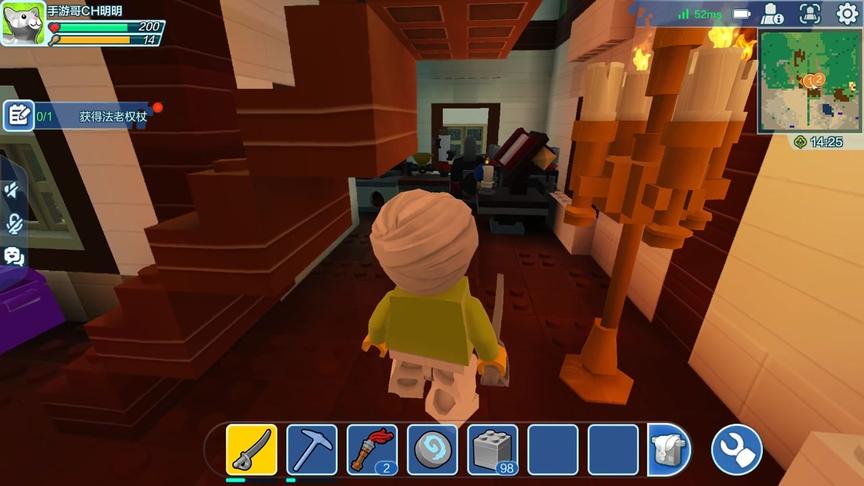Choose the torch in the hotbar
This screenshot has height=486, width=864.
372,449
